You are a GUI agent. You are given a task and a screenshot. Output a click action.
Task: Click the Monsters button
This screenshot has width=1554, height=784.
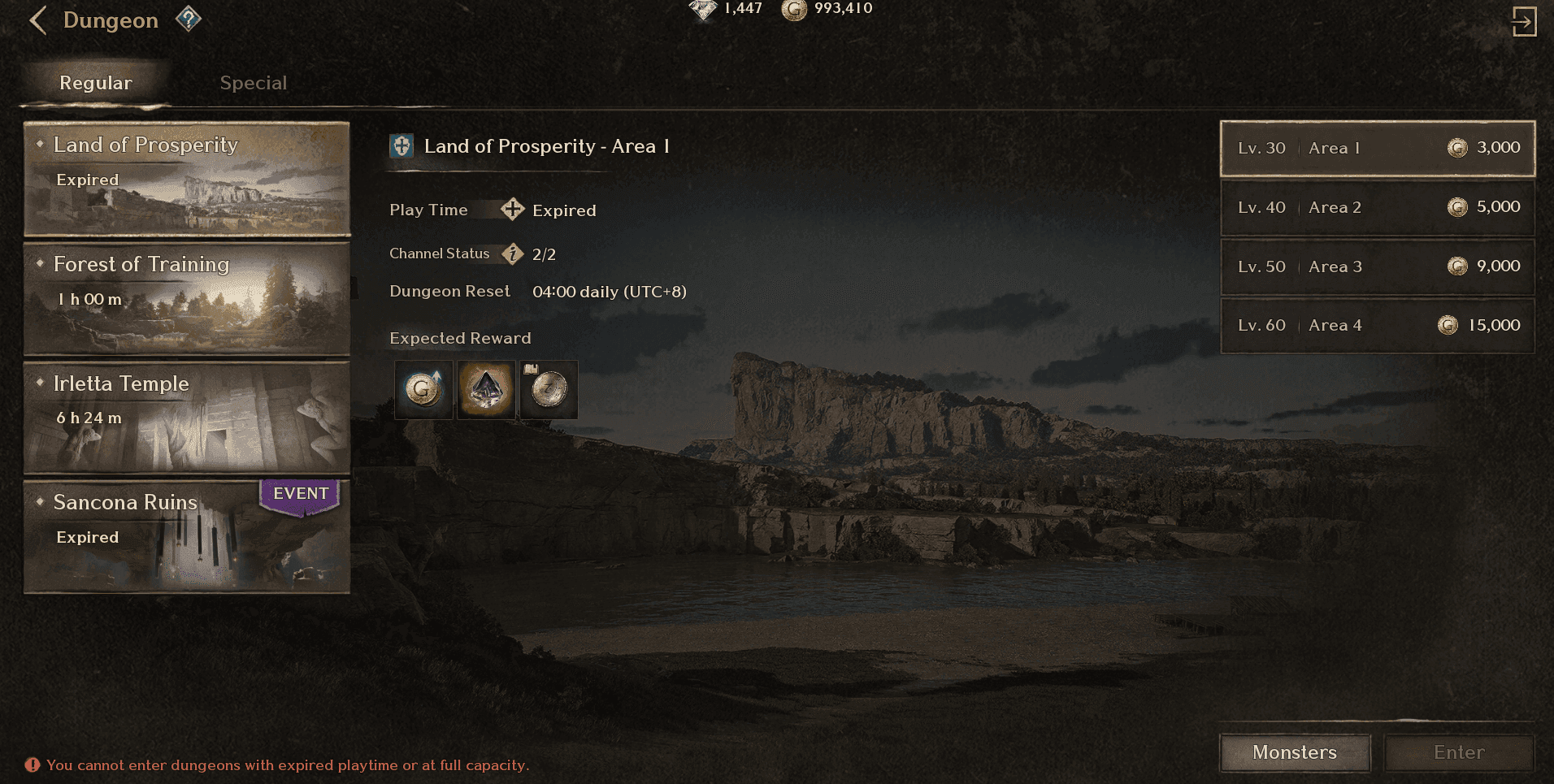point(1294,752)
